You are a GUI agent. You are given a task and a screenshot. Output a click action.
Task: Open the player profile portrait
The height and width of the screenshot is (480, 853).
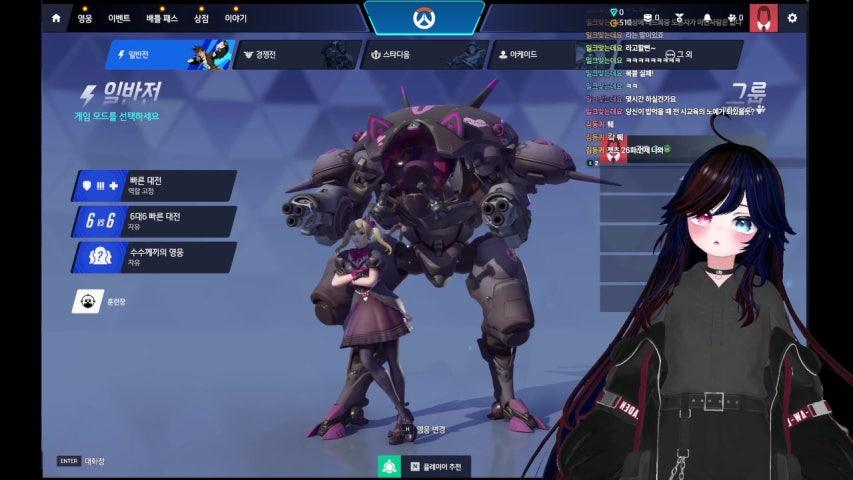point(763,18)
